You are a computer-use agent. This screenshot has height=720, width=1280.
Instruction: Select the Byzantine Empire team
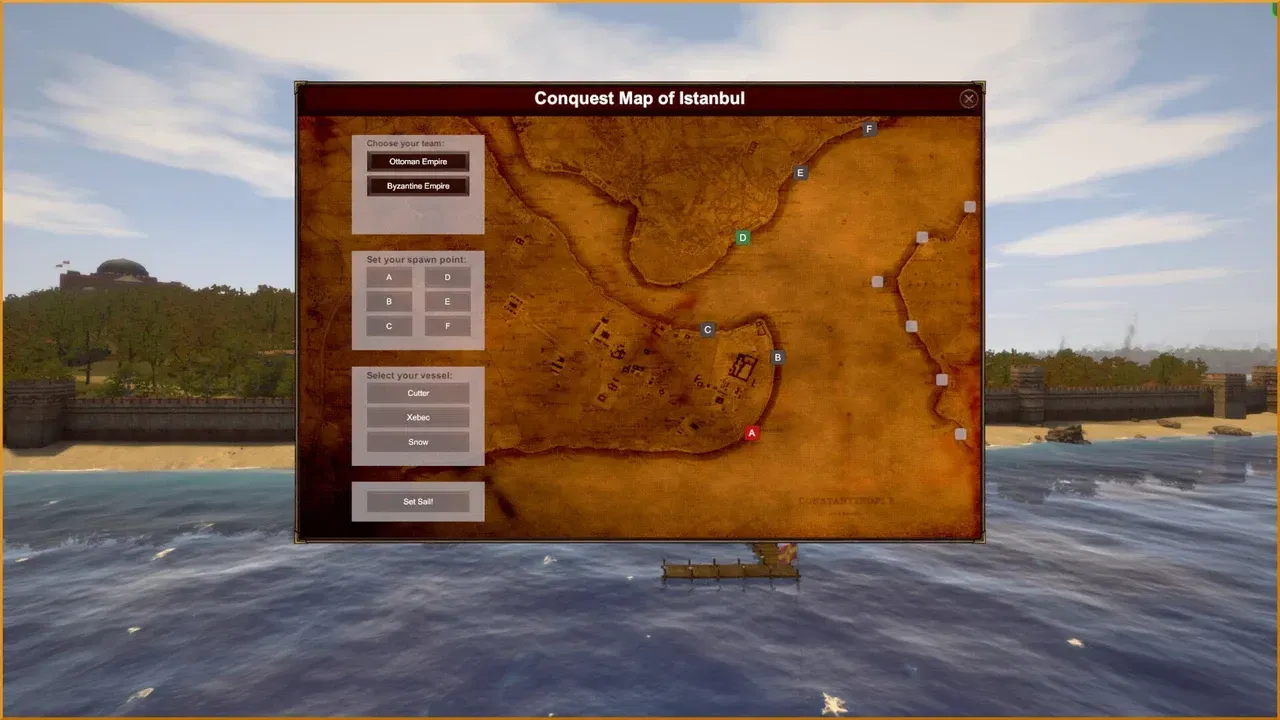pyautogui.click(x=417, y=185)
